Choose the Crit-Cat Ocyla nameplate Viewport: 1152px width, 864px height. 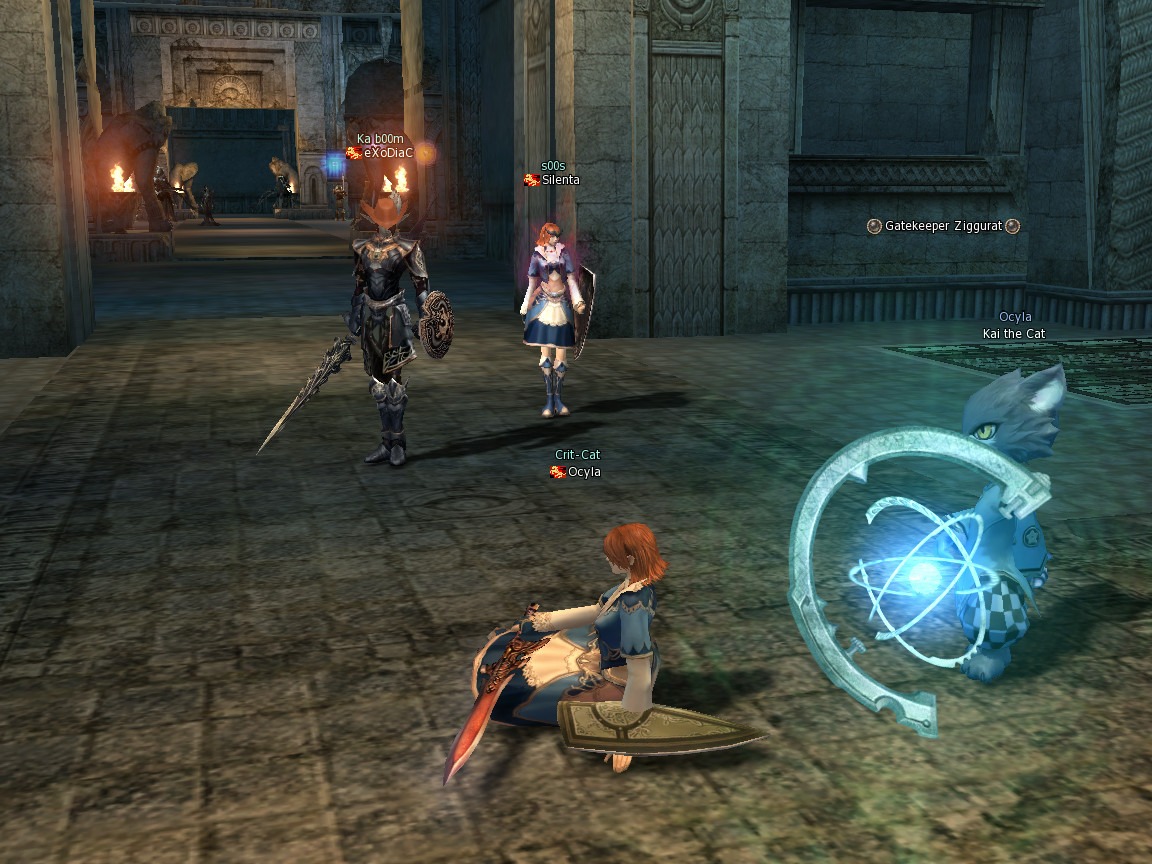pos(584,472)
